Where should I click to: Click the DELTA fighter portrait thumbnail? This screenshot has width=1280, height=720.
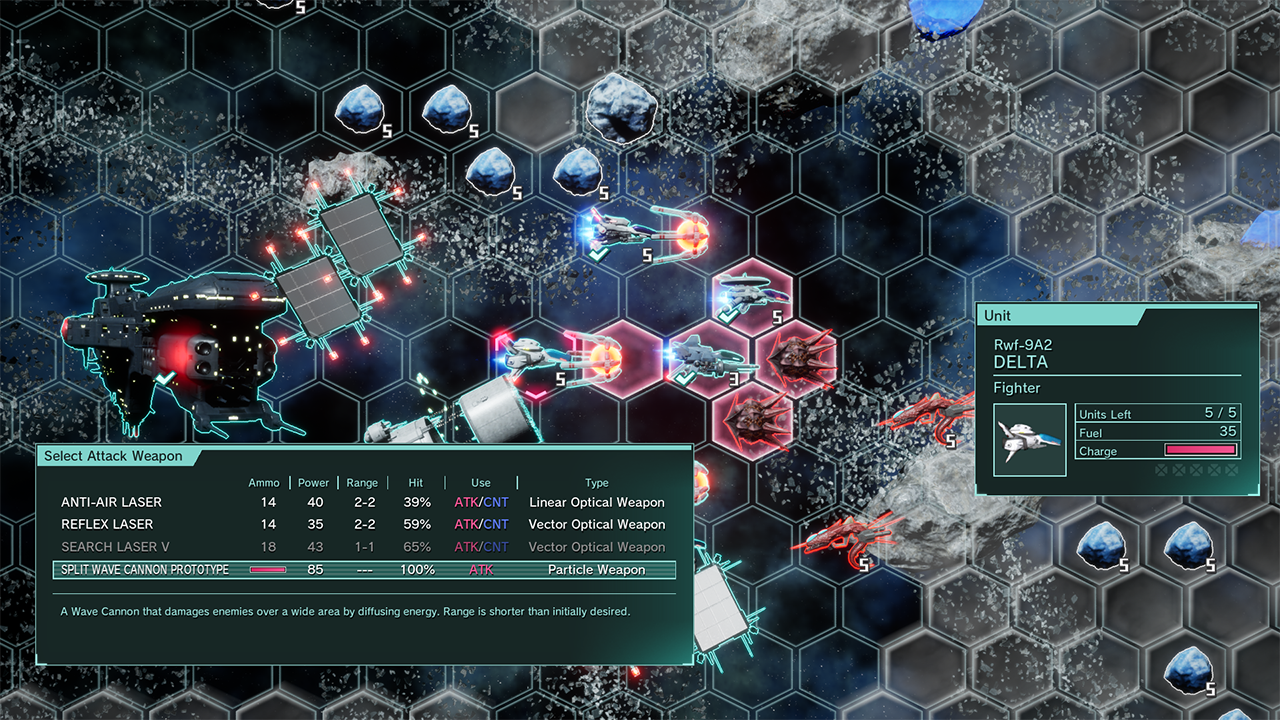click(x=1030, y=440)
